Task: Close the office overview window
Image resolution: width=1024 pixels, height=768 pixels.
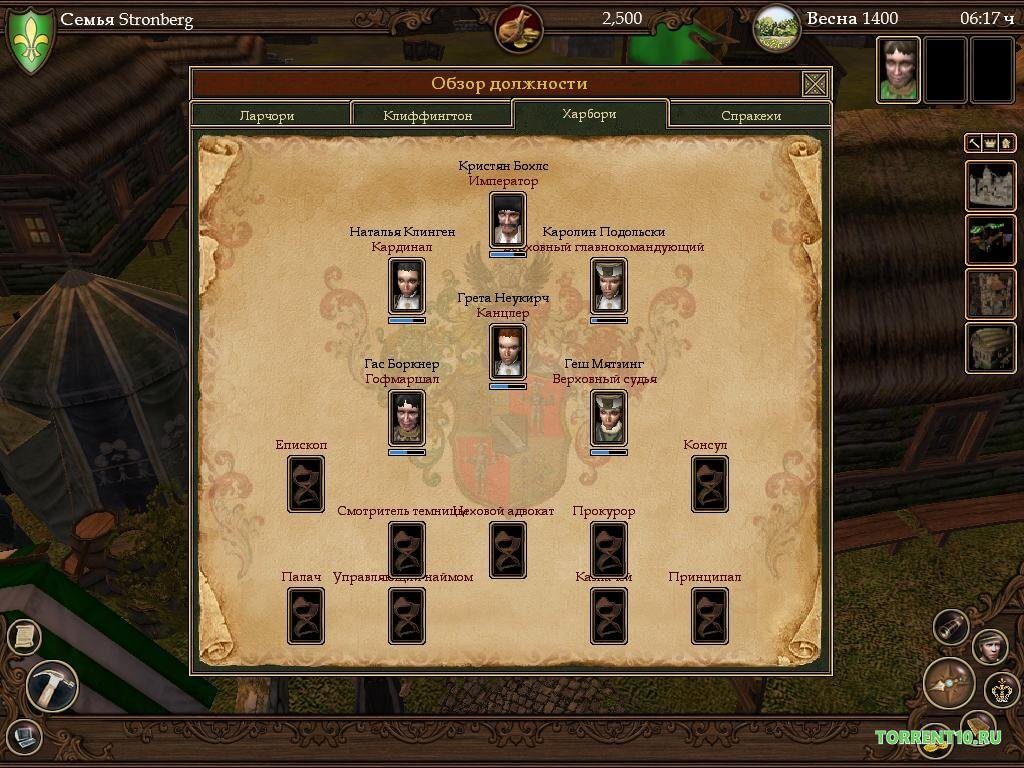Action: pos(815,84)
